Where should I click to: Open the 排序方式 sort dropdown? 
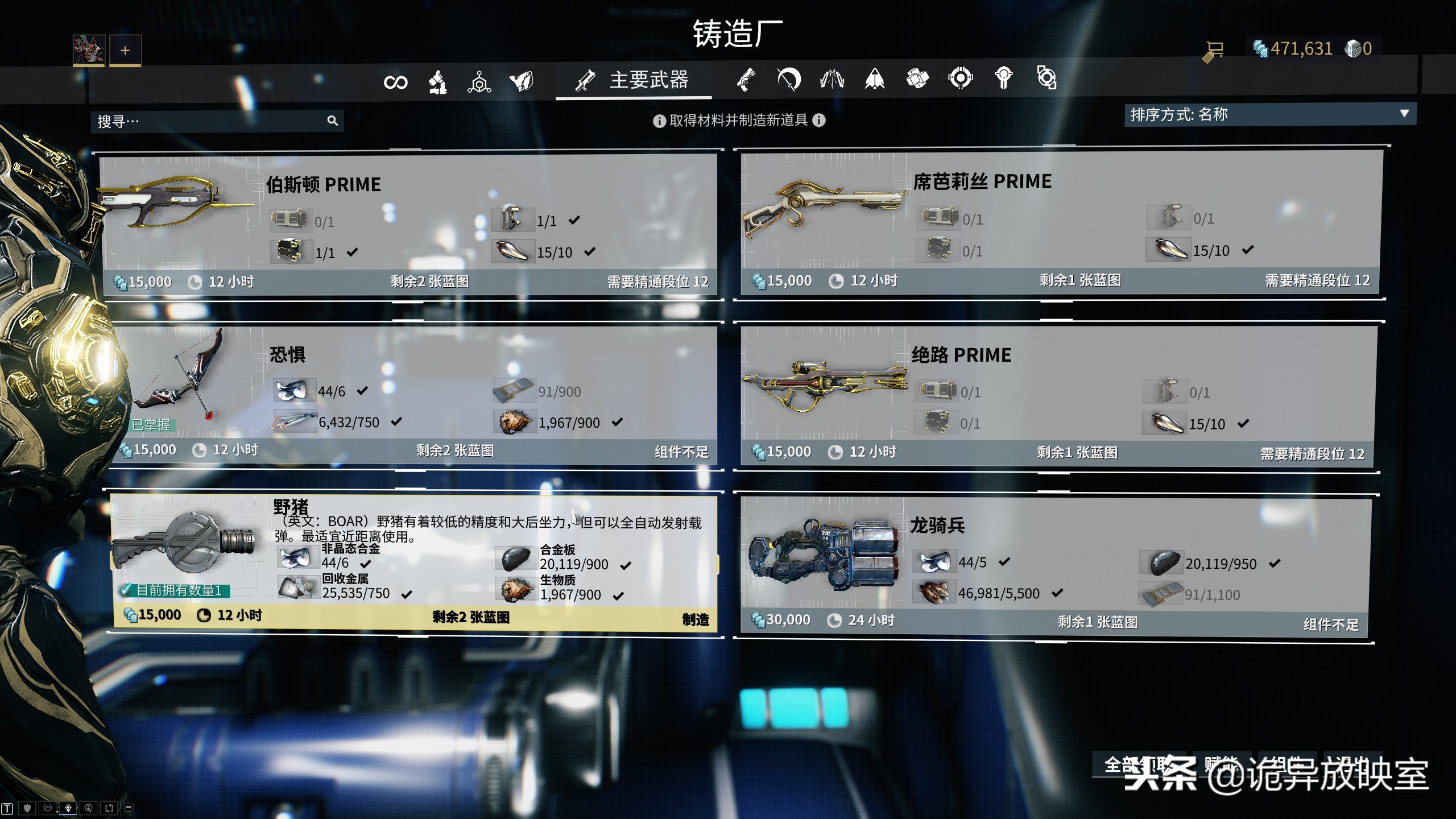pos(1269,114)
